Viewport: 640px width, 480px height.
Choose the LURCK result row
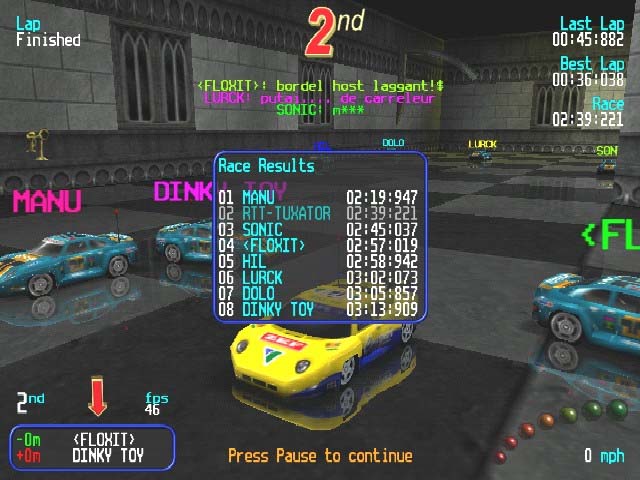coord(318,278)
